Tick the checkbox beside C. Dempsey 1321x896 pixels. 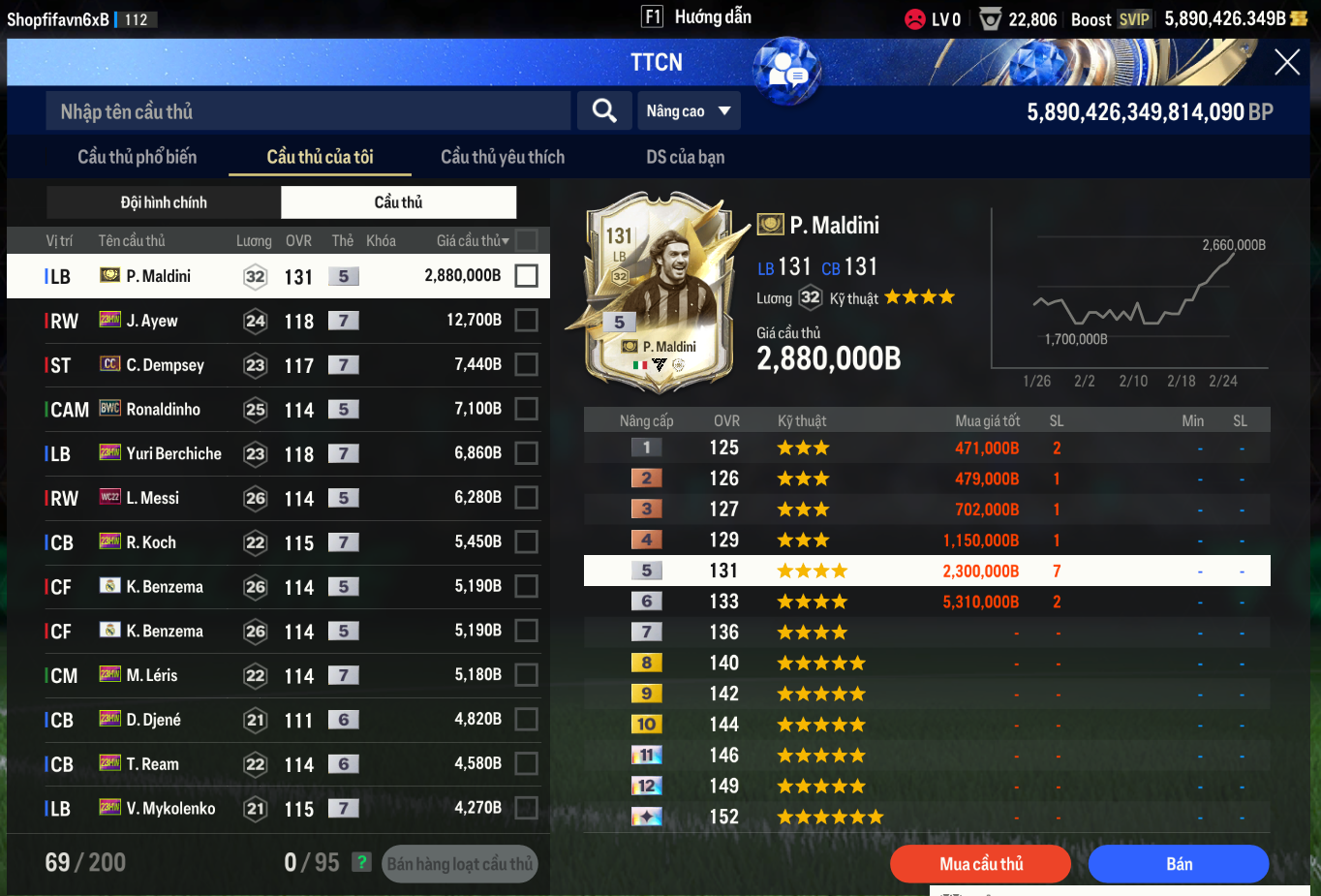pos(526,364)
